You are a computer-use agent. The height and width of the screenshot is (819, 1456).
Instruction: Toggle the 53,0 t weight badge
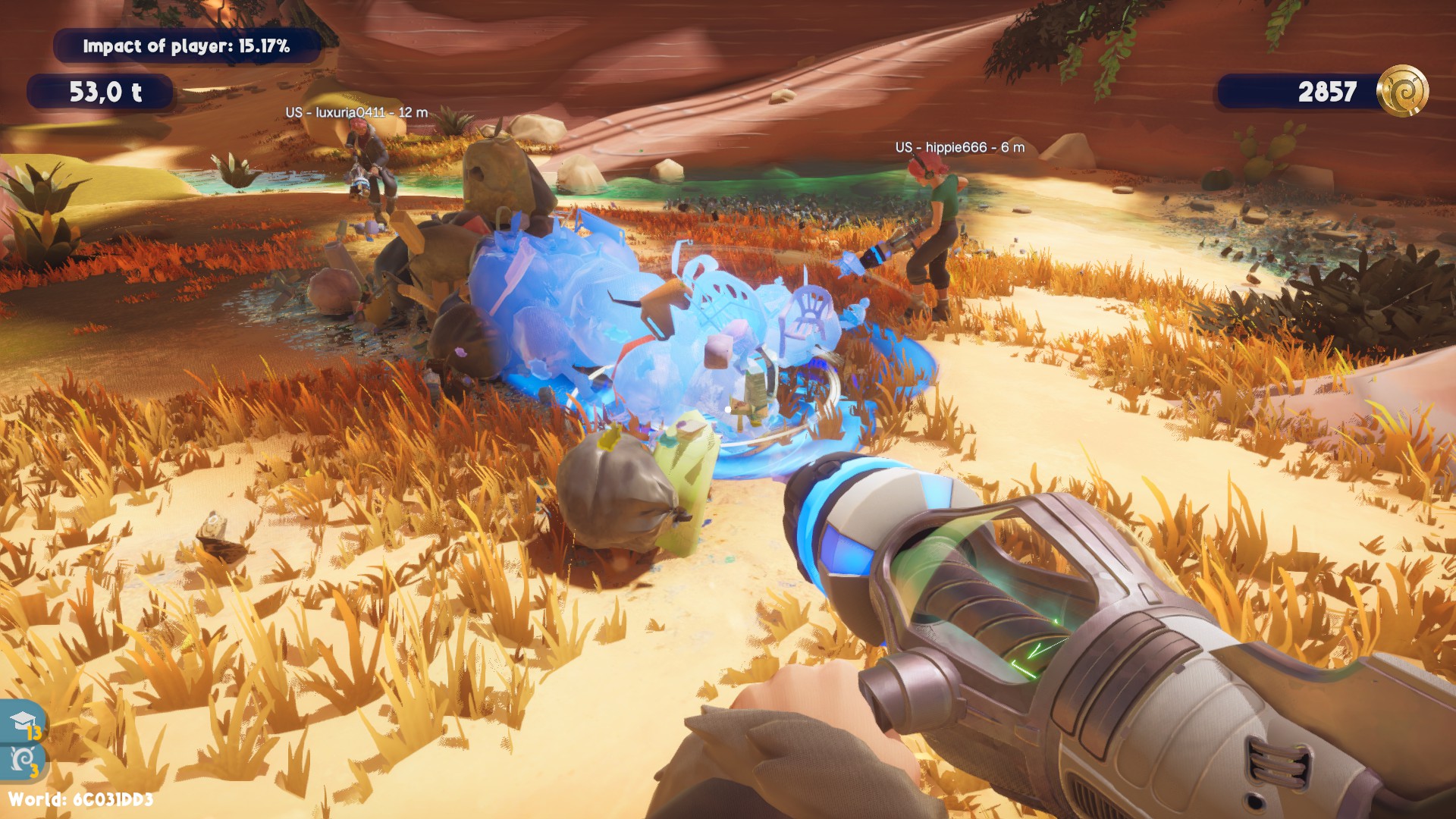click(102, 91)
